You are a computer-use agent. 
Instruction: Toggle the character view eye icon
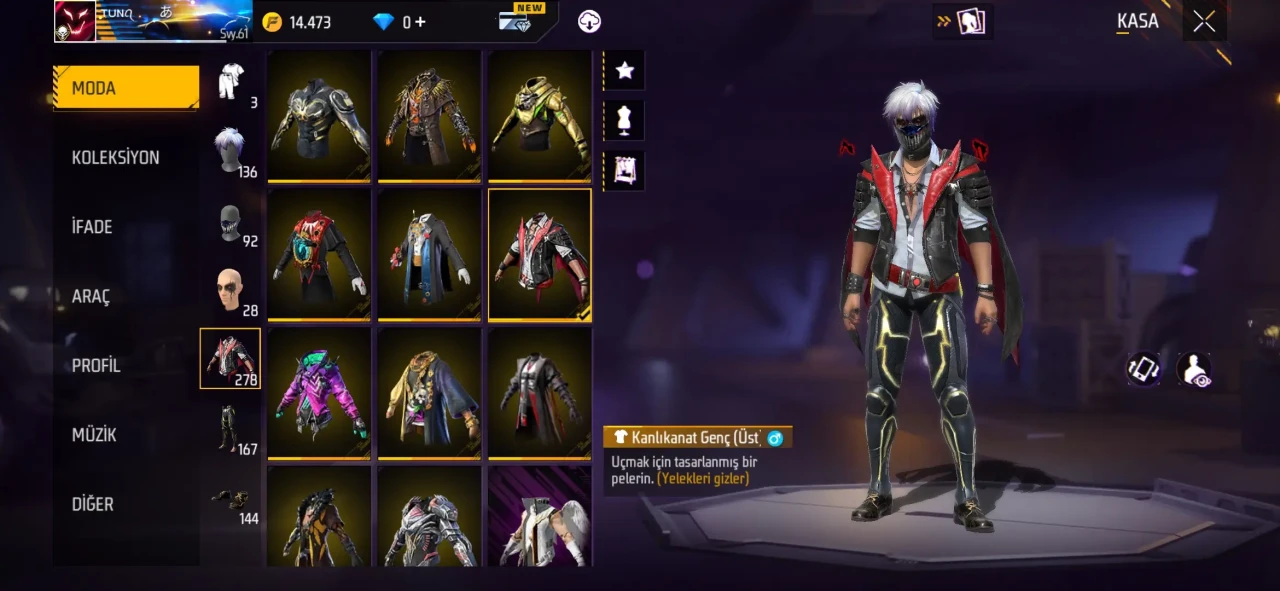click(x=1194, y=370)
